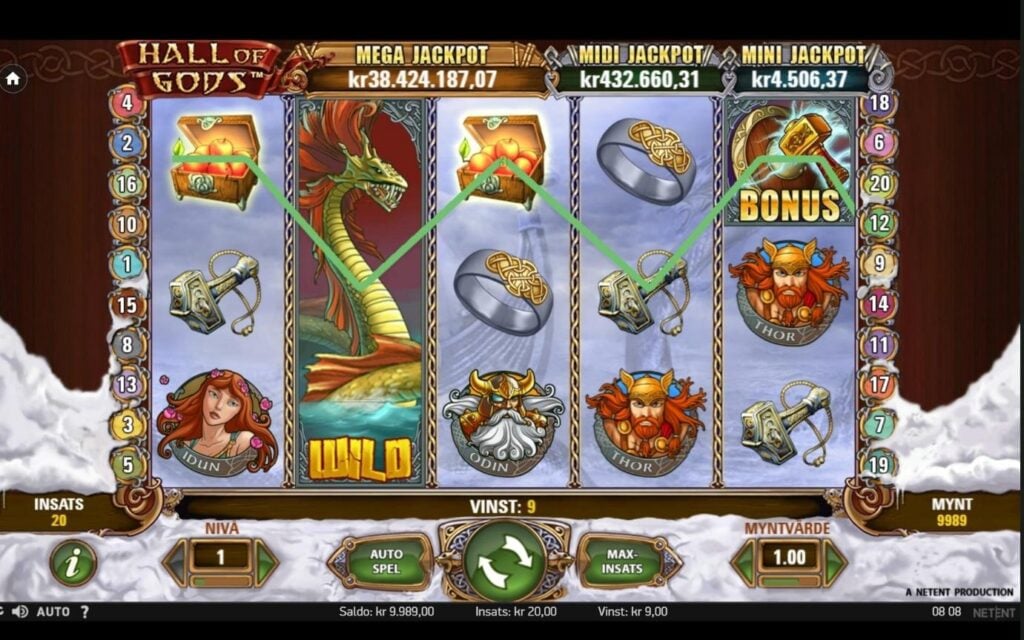Show payline 5 on the reels

tap(127, 464)
